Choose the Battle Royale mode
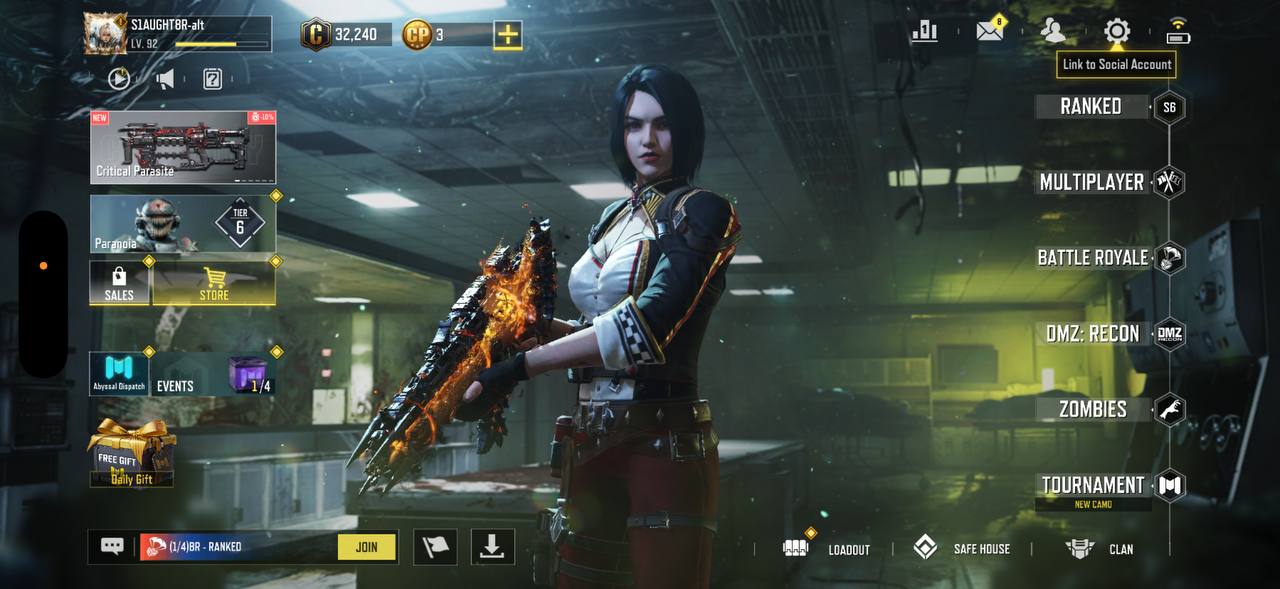This screenshot has width=1280, height=589. 1093,258
